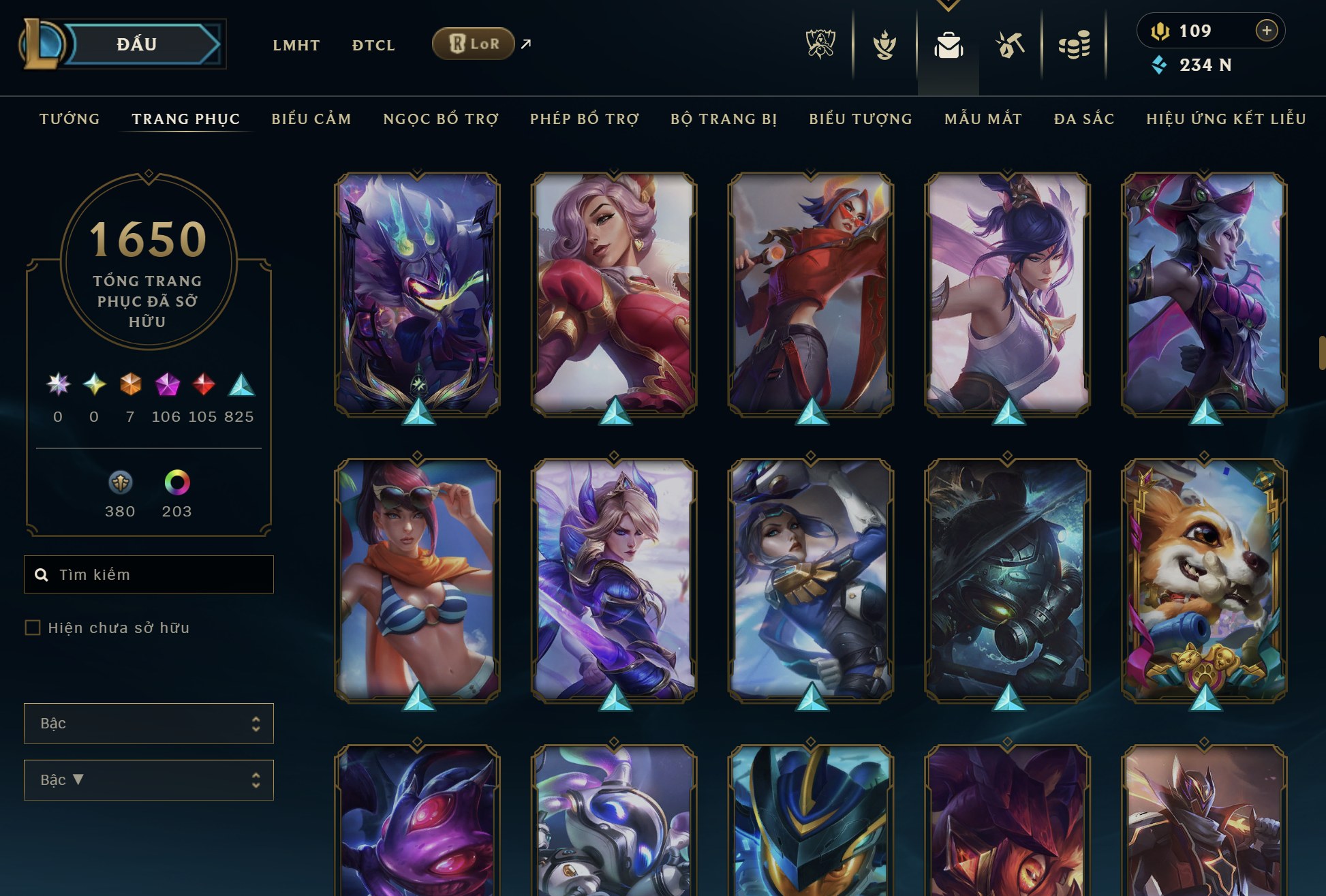Open the 'Bậc ▼' sort dropdown

pyautogui.click(x=148, y=779)
